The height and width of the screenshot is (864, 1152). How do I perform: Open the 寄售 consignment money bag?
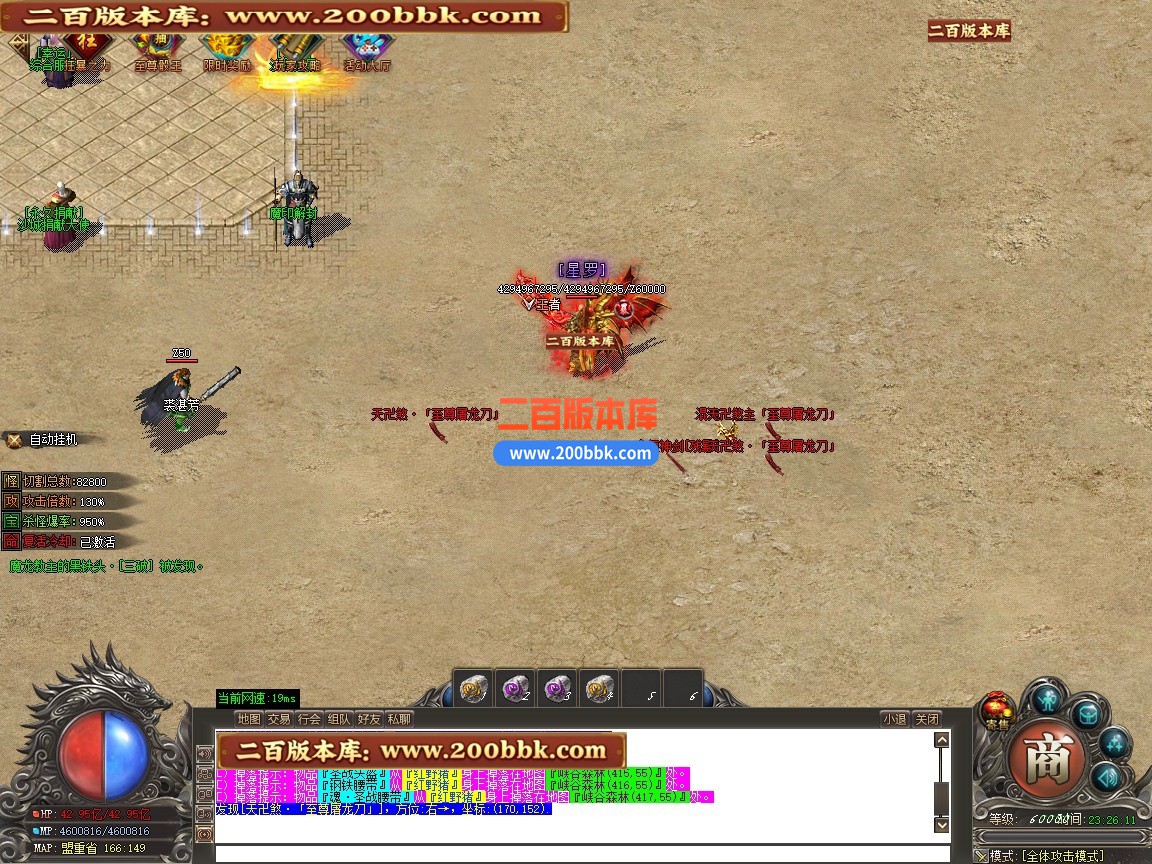pos(997,710)
